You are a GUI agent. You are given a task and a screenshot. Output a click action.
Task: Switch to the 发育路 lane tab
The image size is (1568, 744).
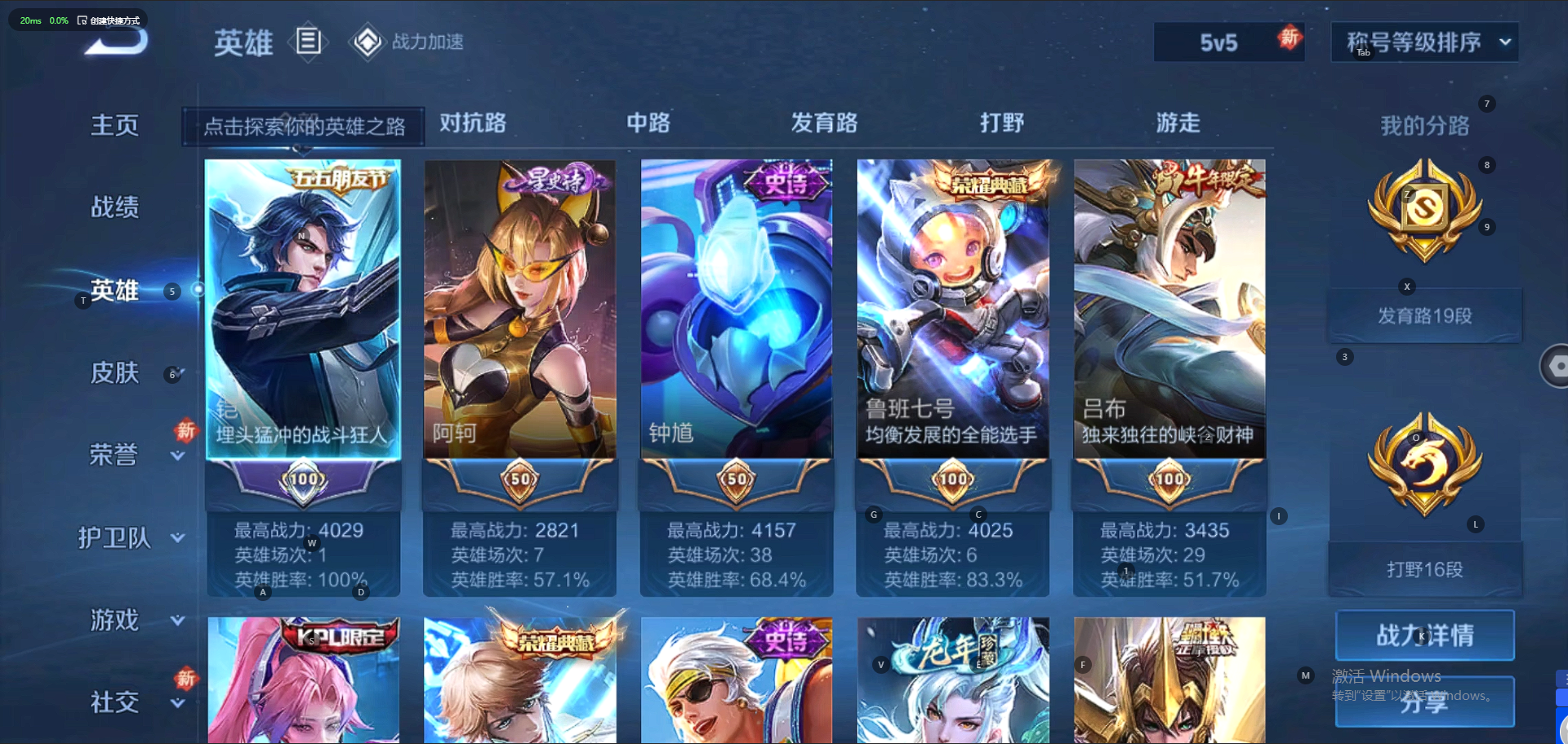click(824, 123)
